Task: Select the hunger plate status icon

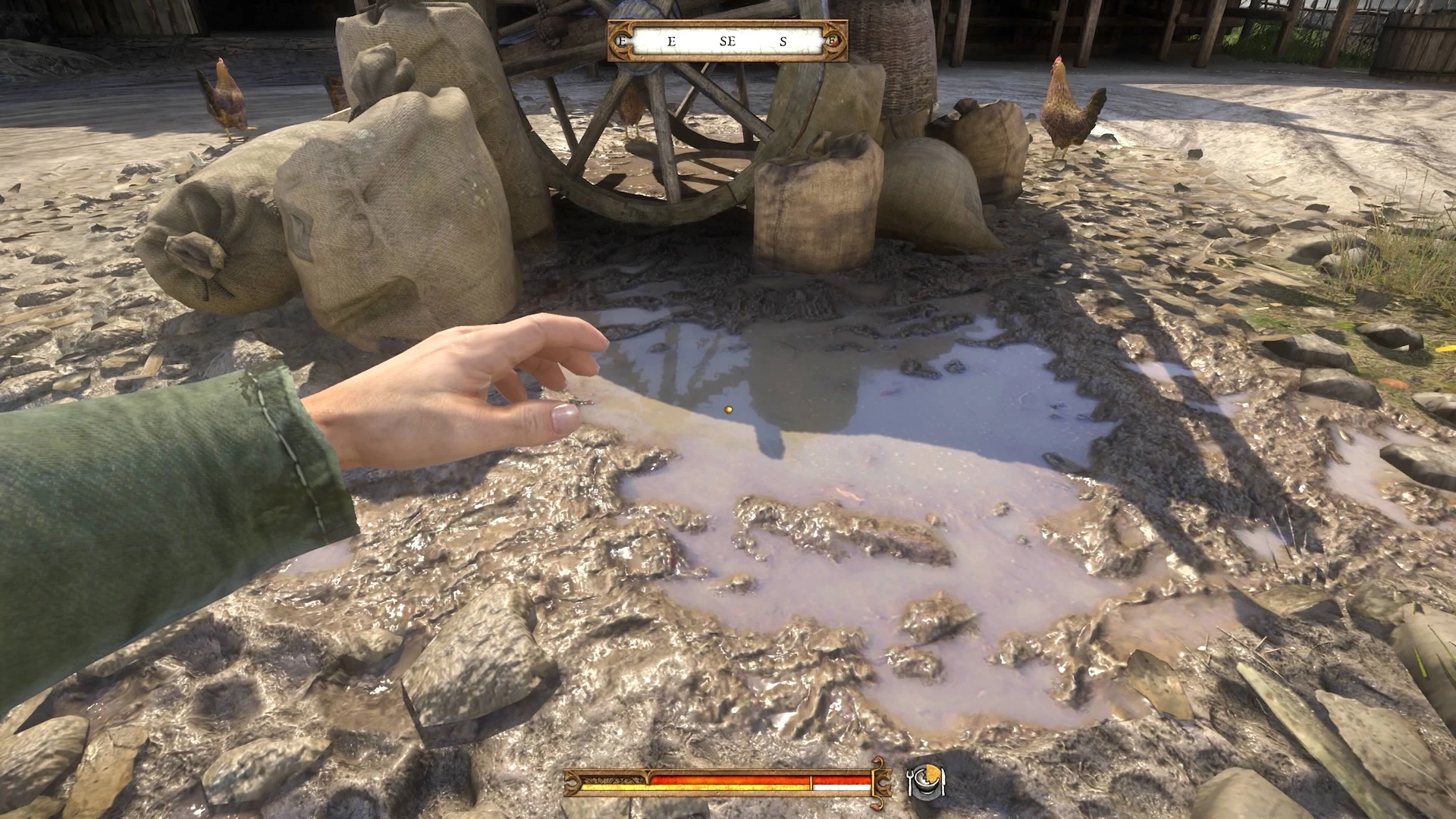Action: click(926, 781)
